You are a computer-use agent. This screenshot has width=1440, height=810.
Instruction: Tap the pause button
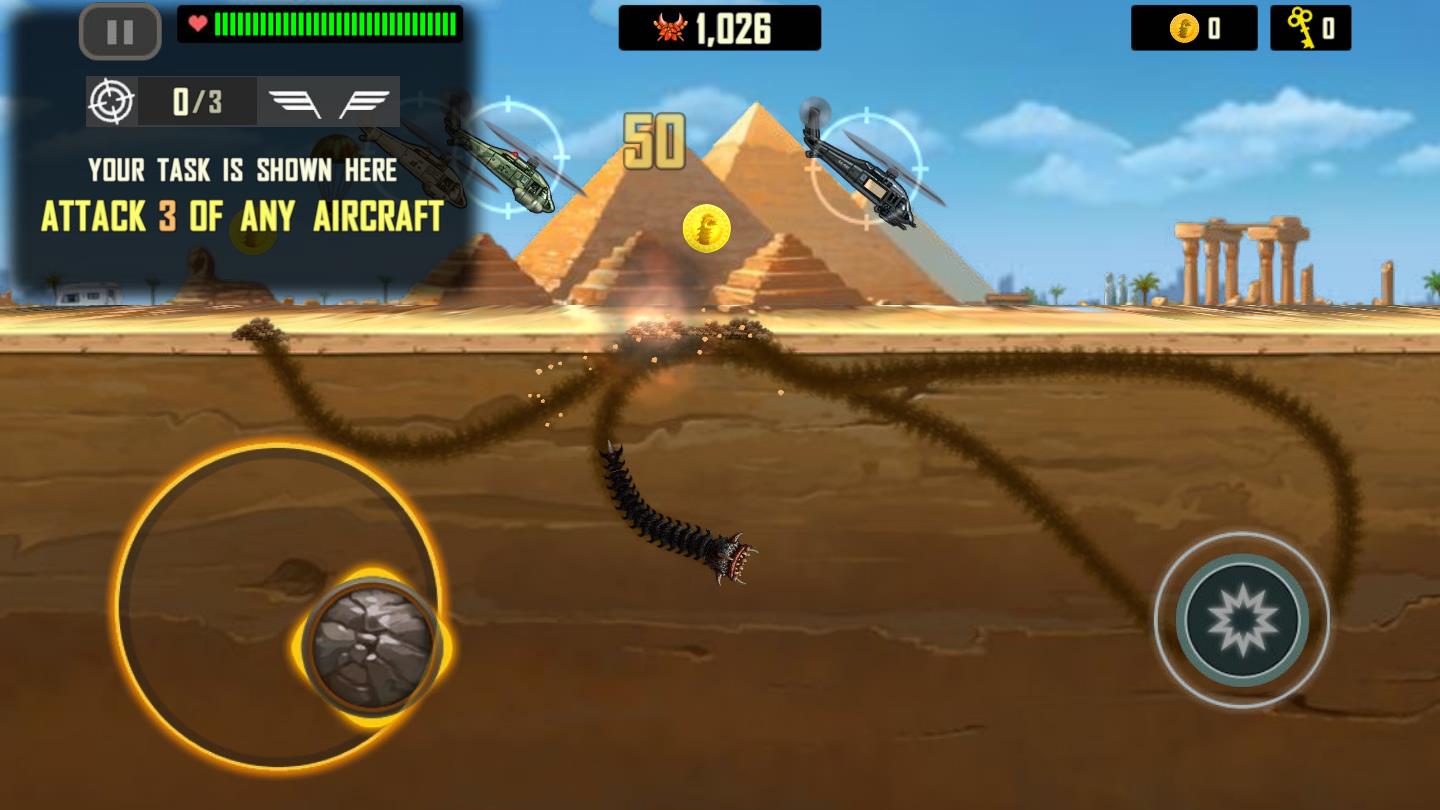click(x=119, y=31)
